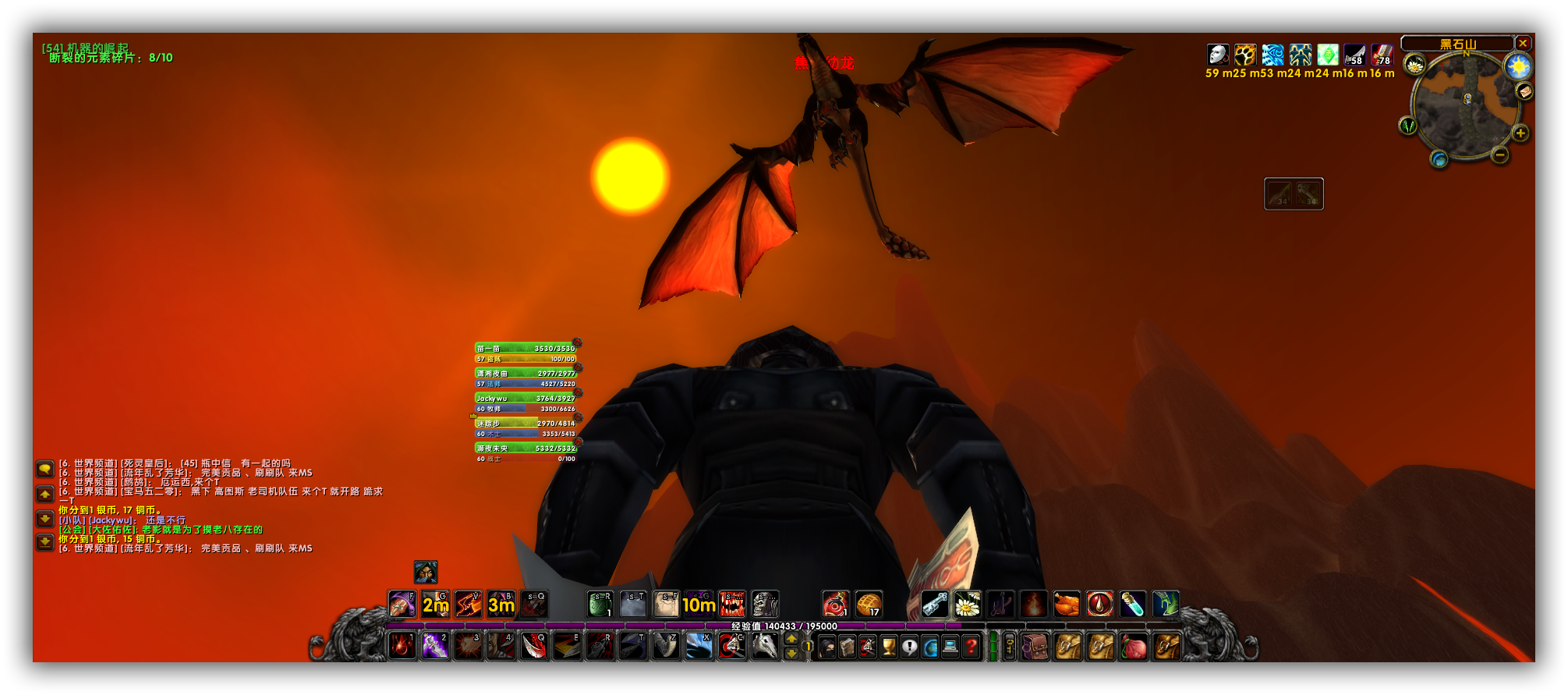Open the chat speech bubble menu
This screenshot has width=1568, height=695.
(45, 469)
